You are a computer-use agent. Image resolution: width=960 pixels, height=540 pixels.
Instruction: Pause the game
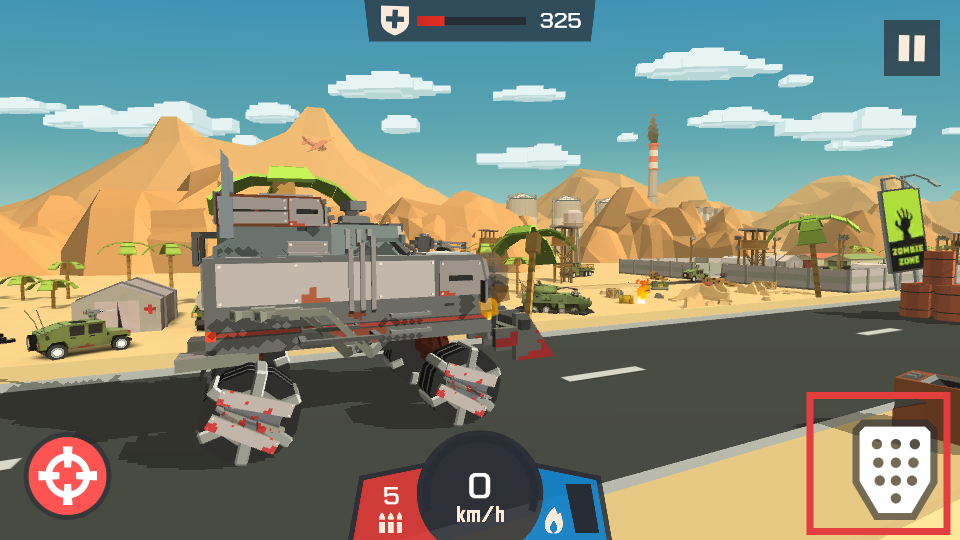pos(911,48)
